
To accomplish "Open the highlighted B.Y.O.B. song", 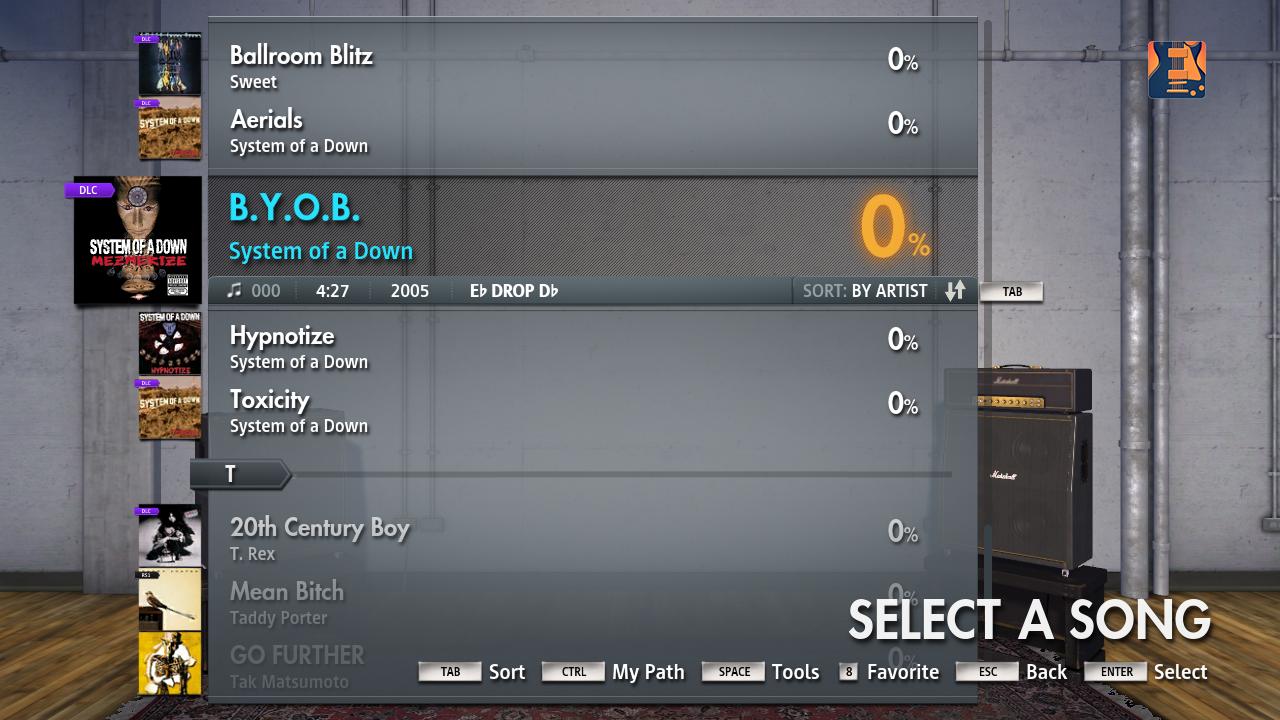I will tap(590, 227).
